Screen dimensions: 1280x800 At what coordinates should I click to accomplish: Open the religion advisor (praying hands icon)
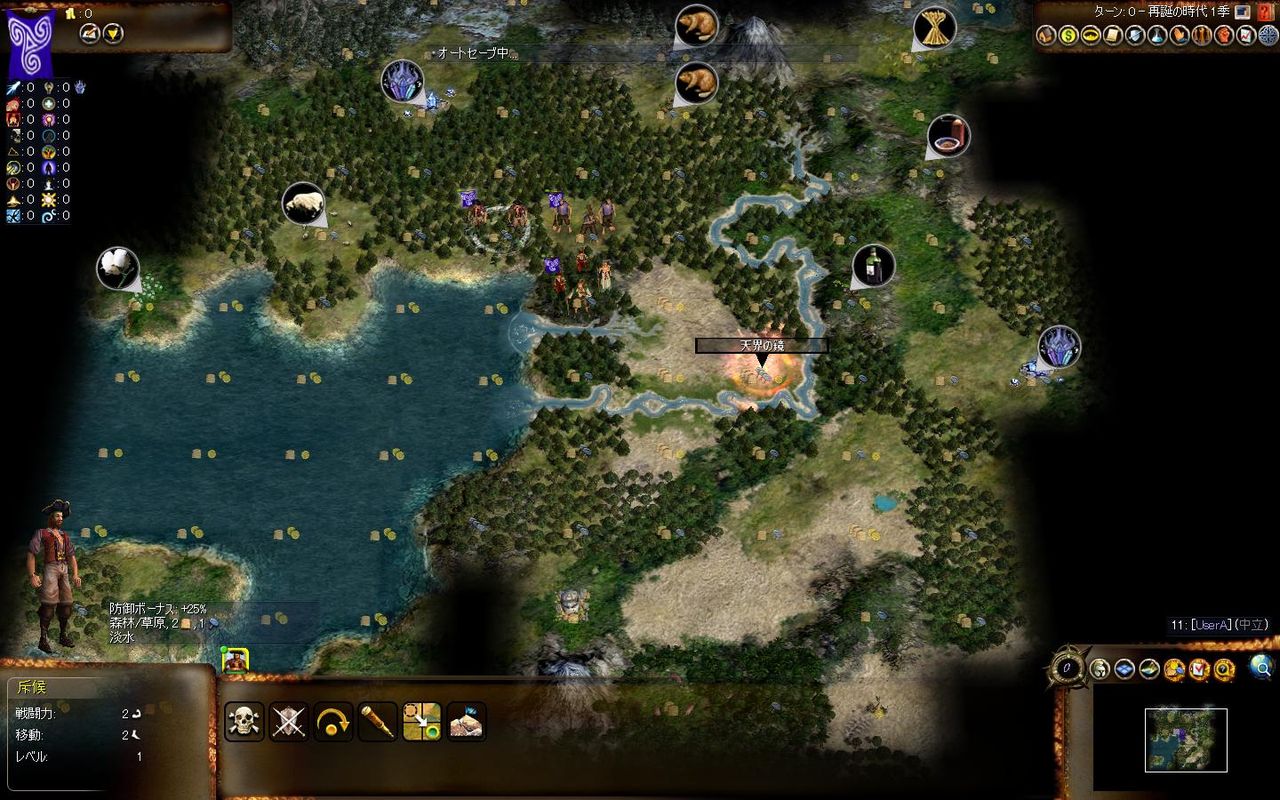click(x=1177, y=35)
